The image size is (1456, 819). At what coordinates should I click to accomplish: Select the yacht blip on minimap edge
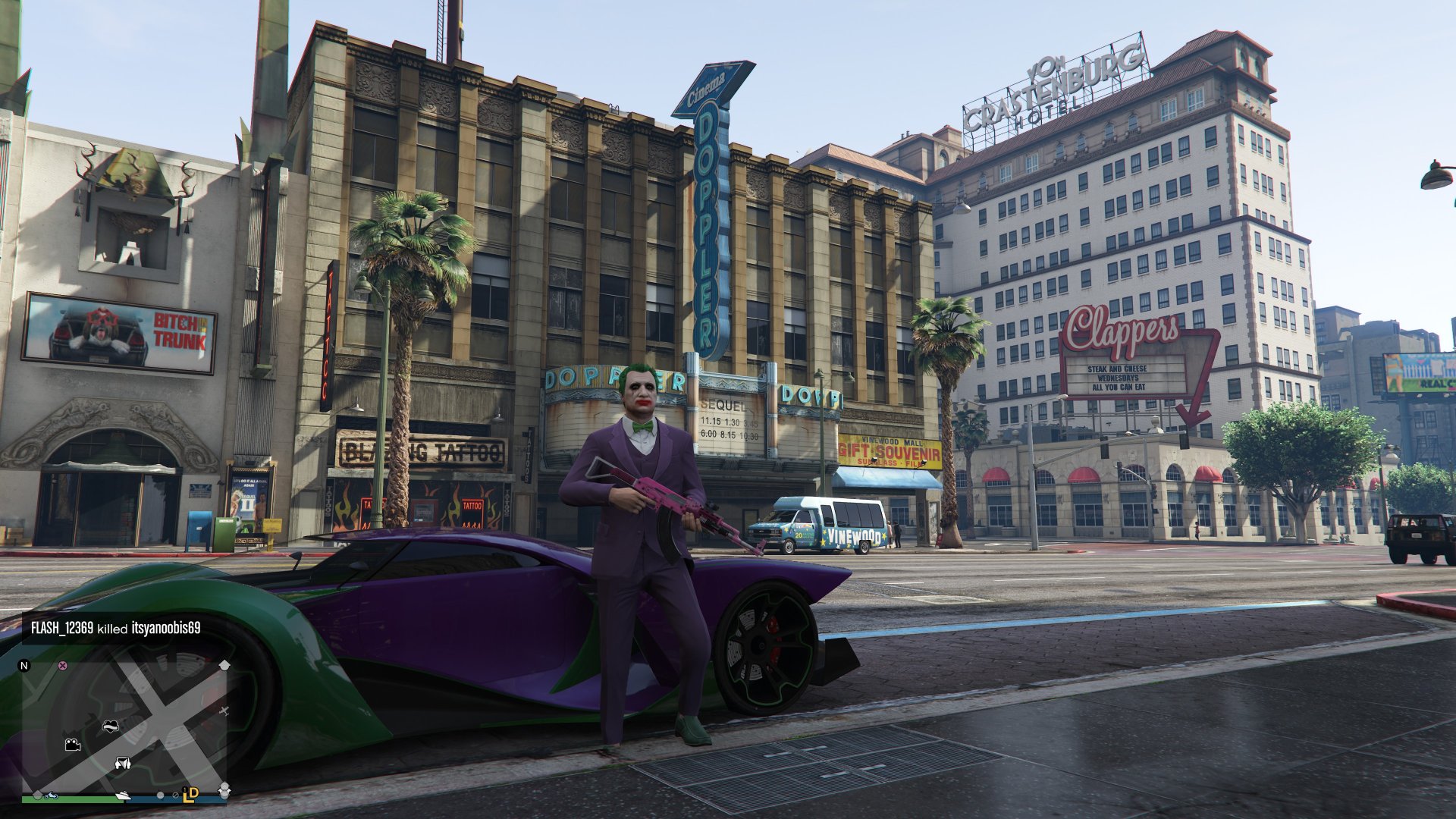pyautogui.click(x=123, y=795)
